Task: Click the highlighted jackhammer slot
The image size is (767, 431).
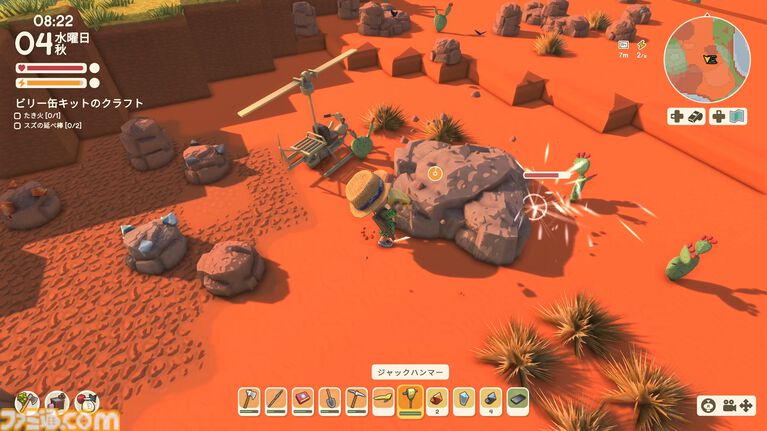Action: [410, 400]
